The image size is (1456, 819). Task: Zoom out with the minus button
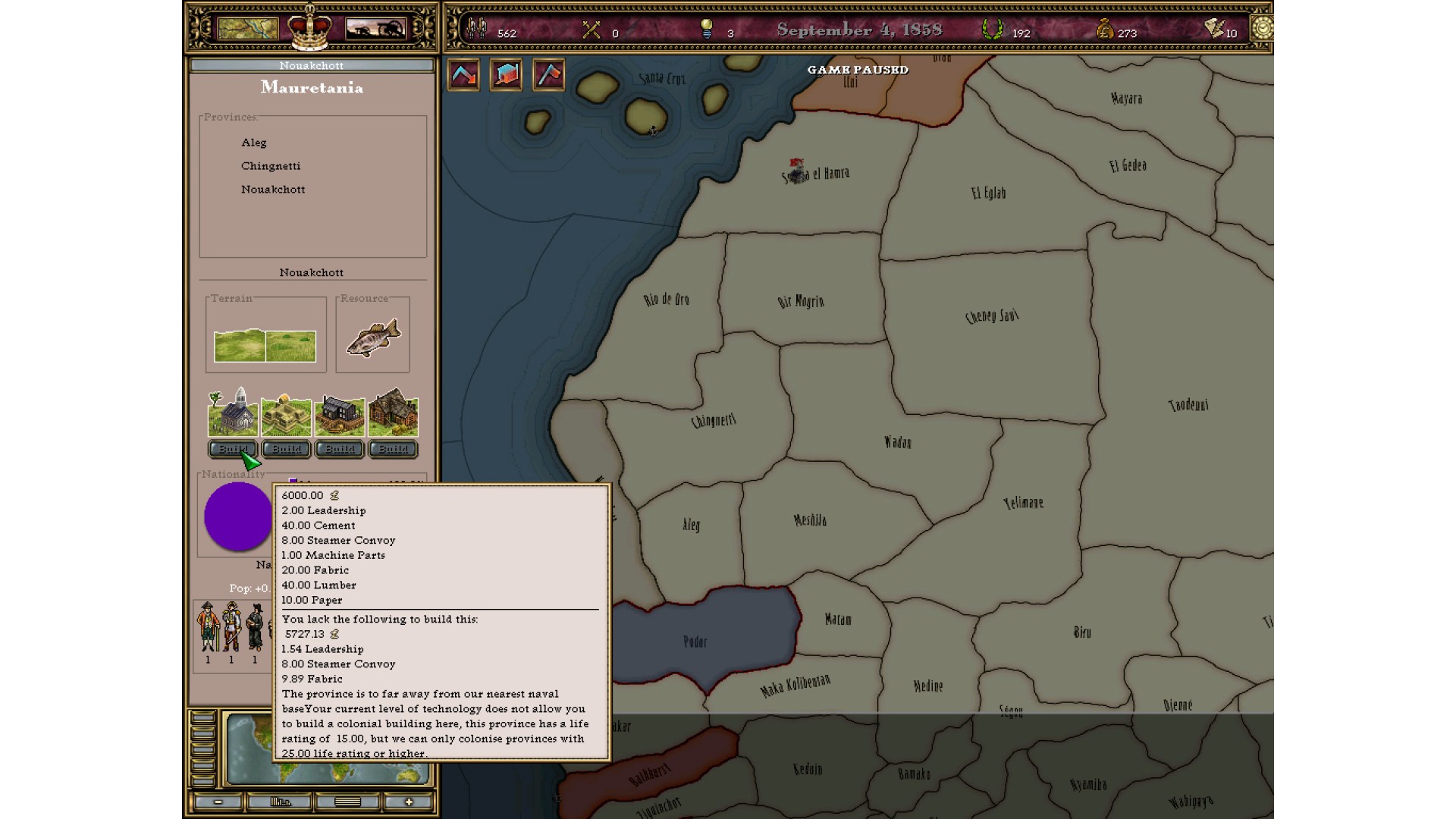pyautogui.click(x=218, y=802)
